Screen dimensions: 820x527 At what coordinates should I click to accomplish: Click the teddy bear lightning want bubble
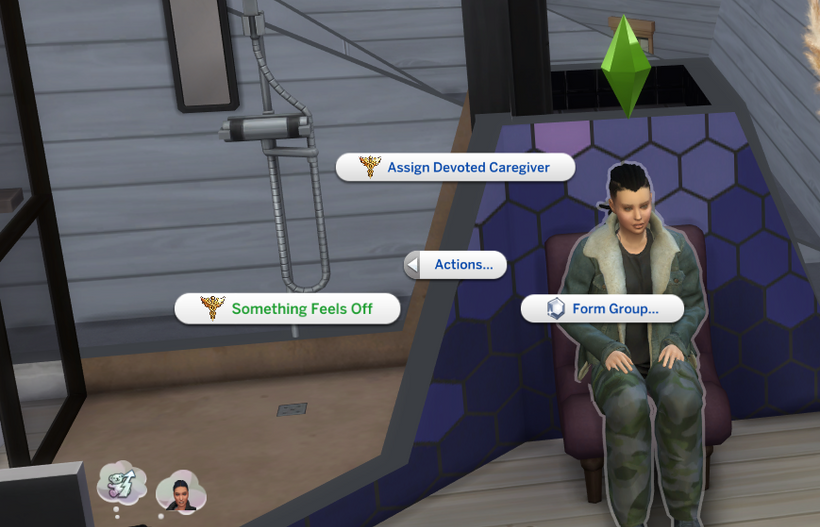click(x=122, y=486)
